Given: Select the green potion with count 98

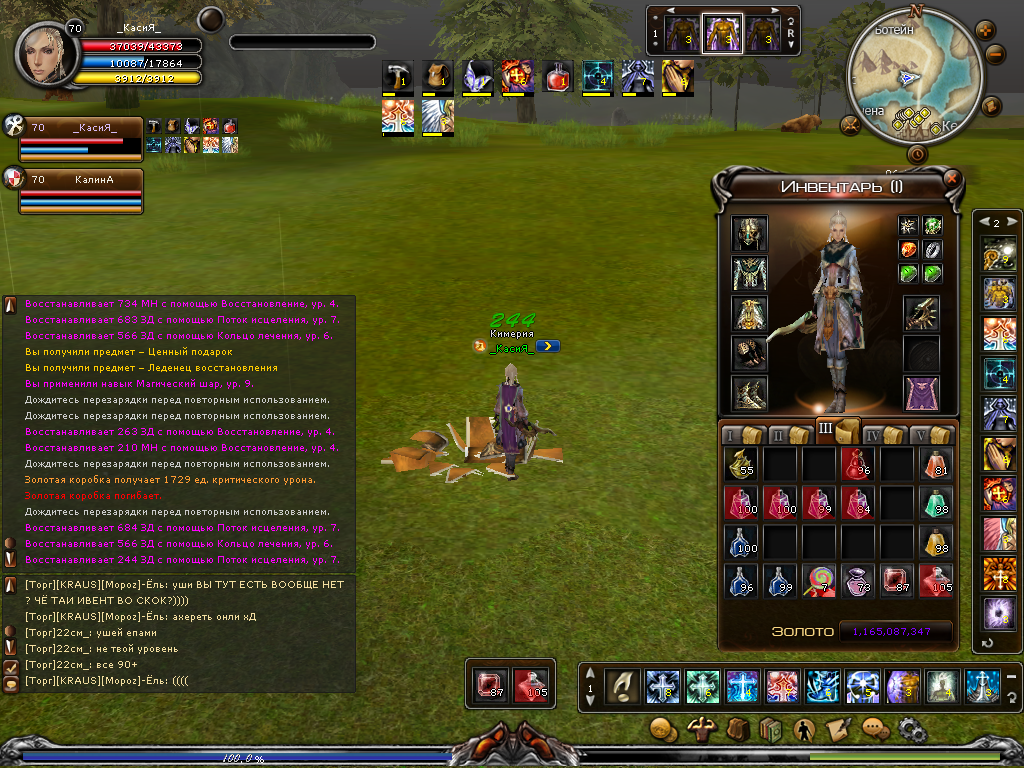Looking at the screenshot, I should tap(936, 503).
